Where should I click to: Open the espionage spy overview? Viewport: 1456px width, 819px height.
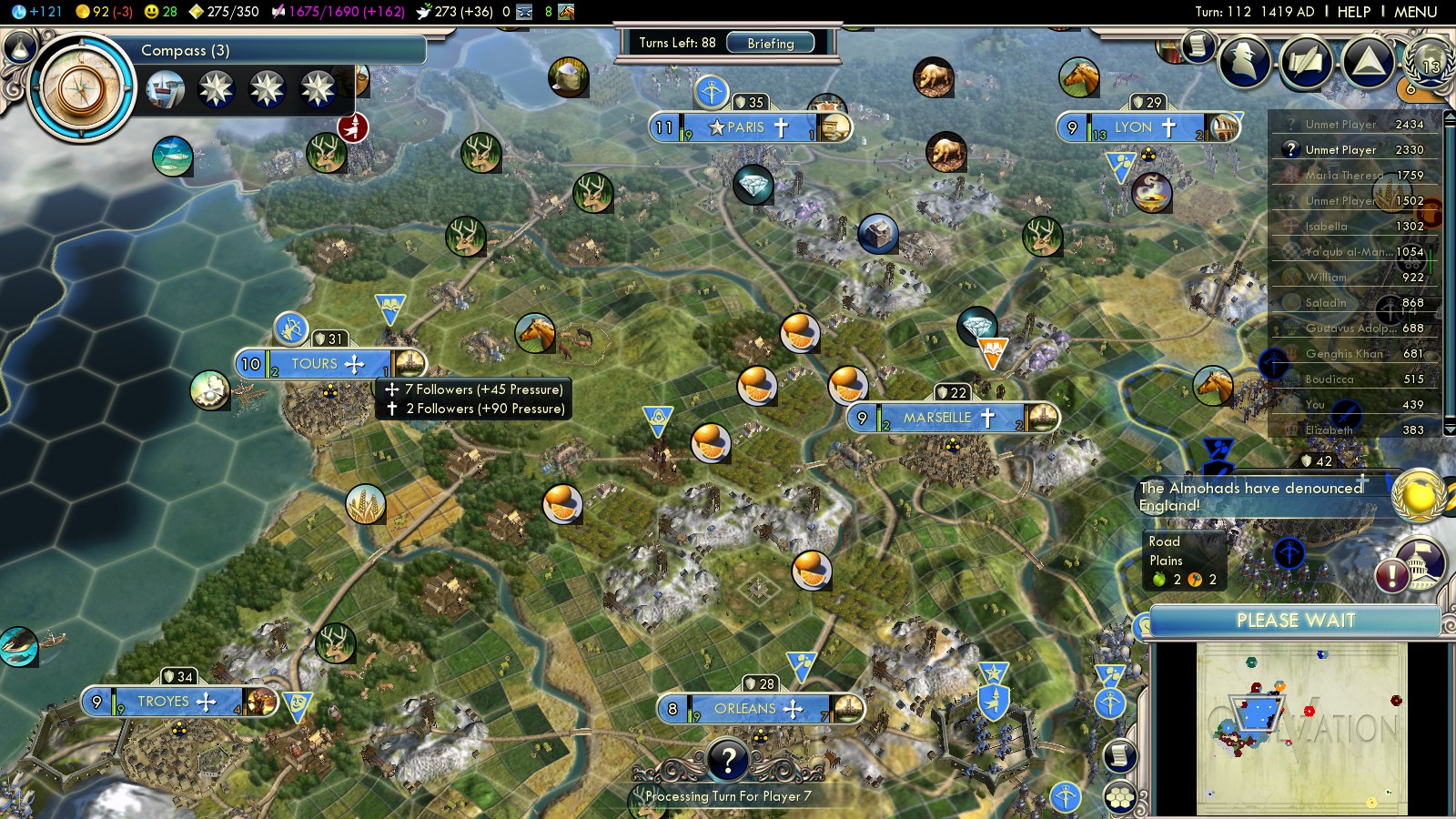(x=1244, y=62)
